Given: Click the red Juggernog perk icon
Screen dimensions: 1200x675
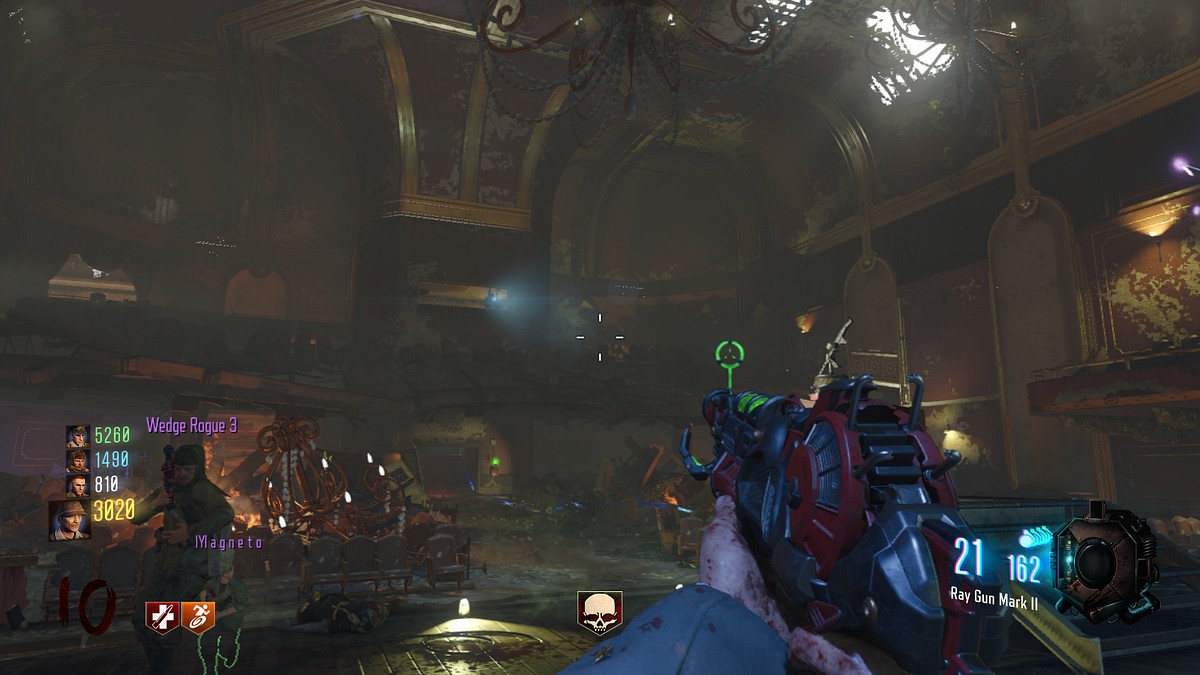Looking at the screenshot, I should [162, 617].
